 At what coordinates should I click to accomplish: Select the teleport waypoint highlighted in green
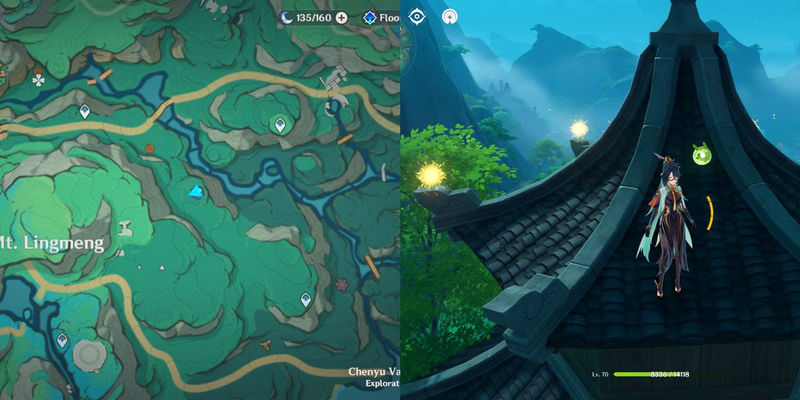coord(280,123)
